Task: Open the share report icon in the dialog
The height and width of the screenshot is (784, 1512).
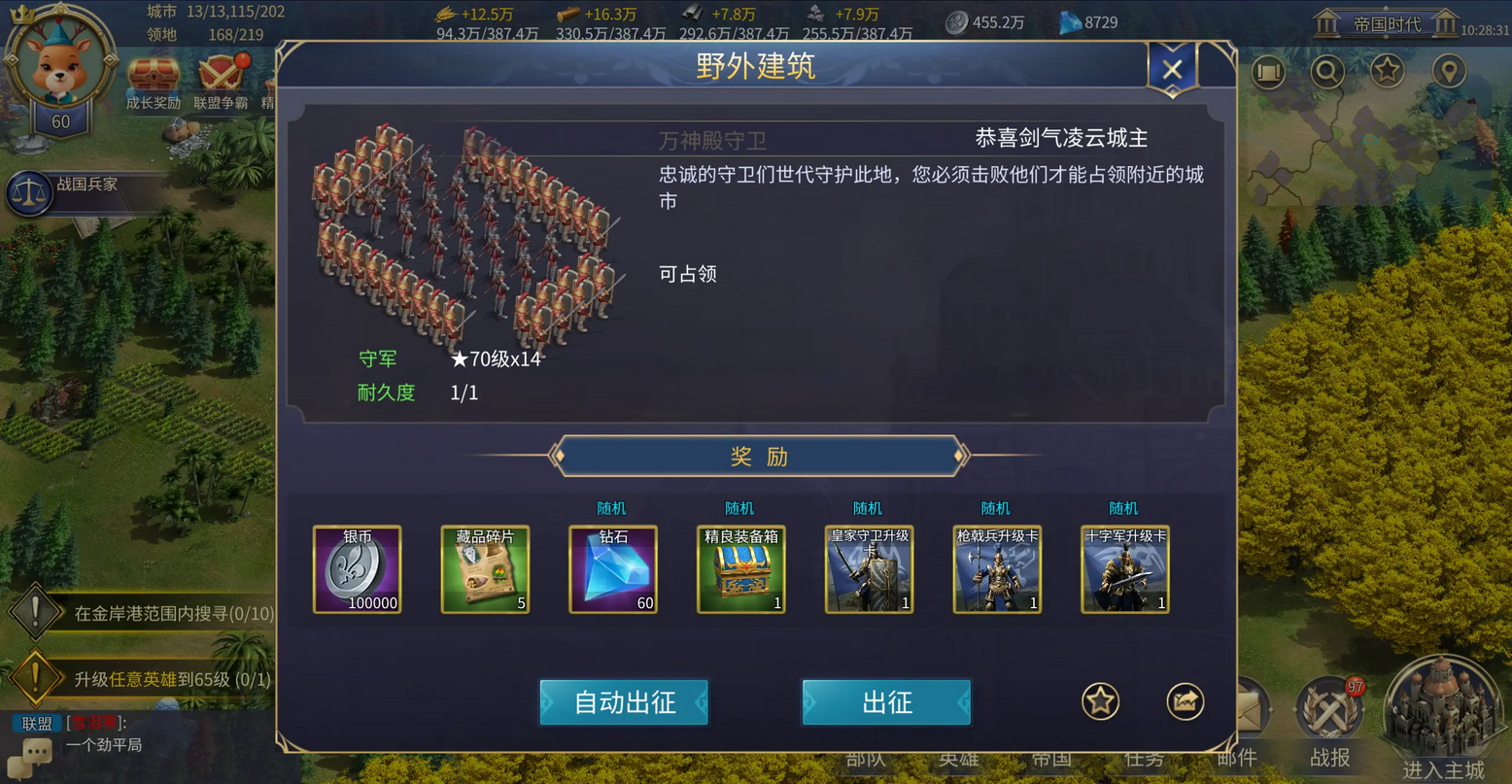Action: tap(1185, 700)
